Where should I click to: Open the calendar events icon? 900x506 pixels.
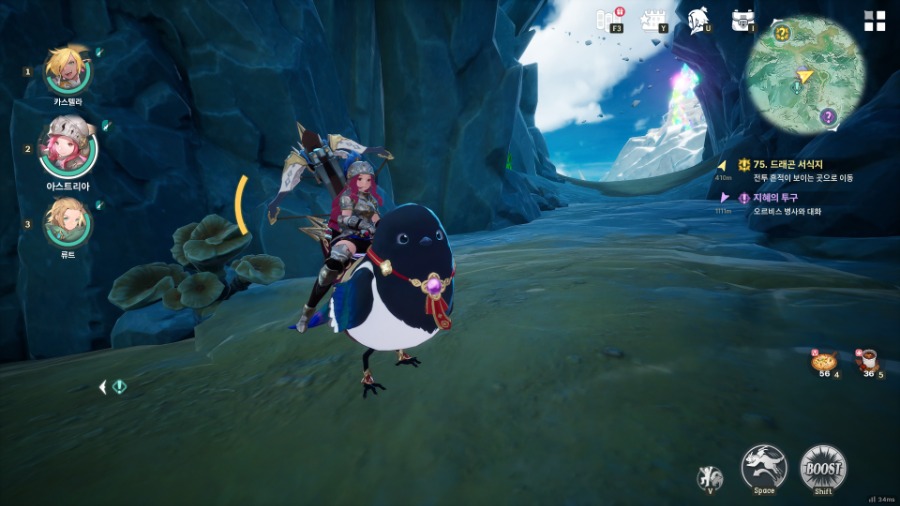click(x=654, y=20)
